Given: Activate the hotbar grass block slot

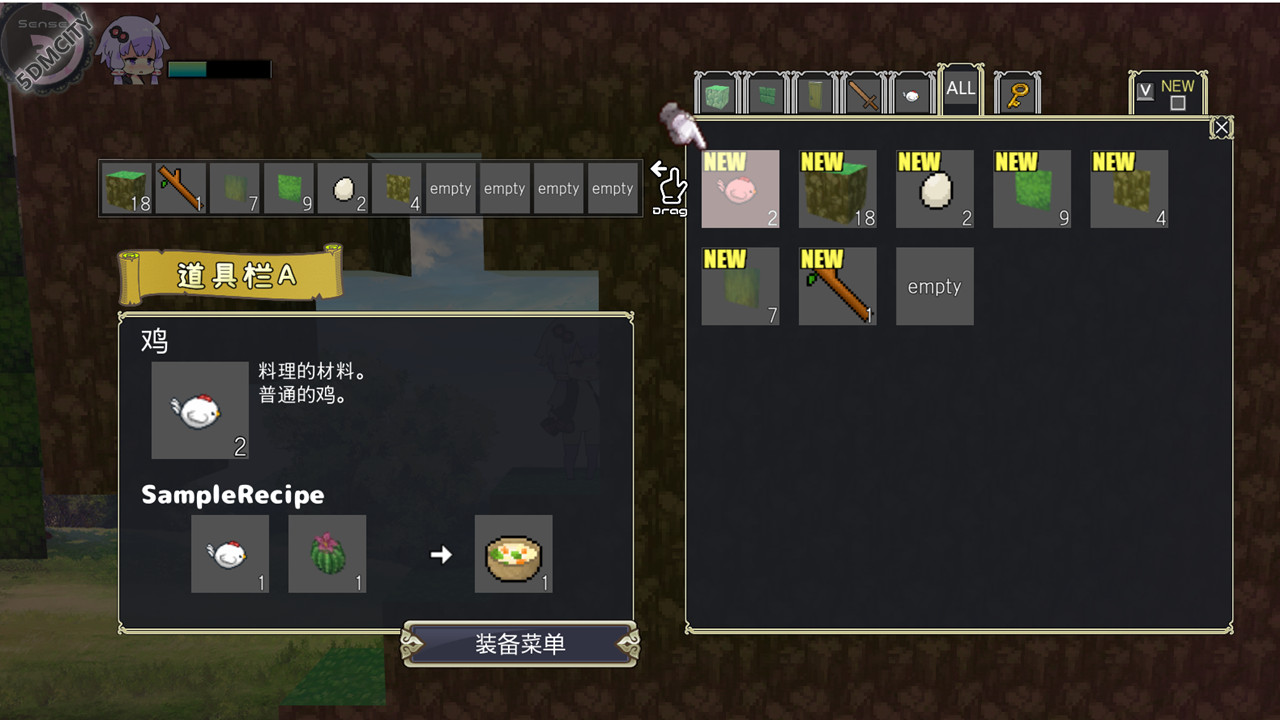Looking at the screenshot, I should 127,189.
